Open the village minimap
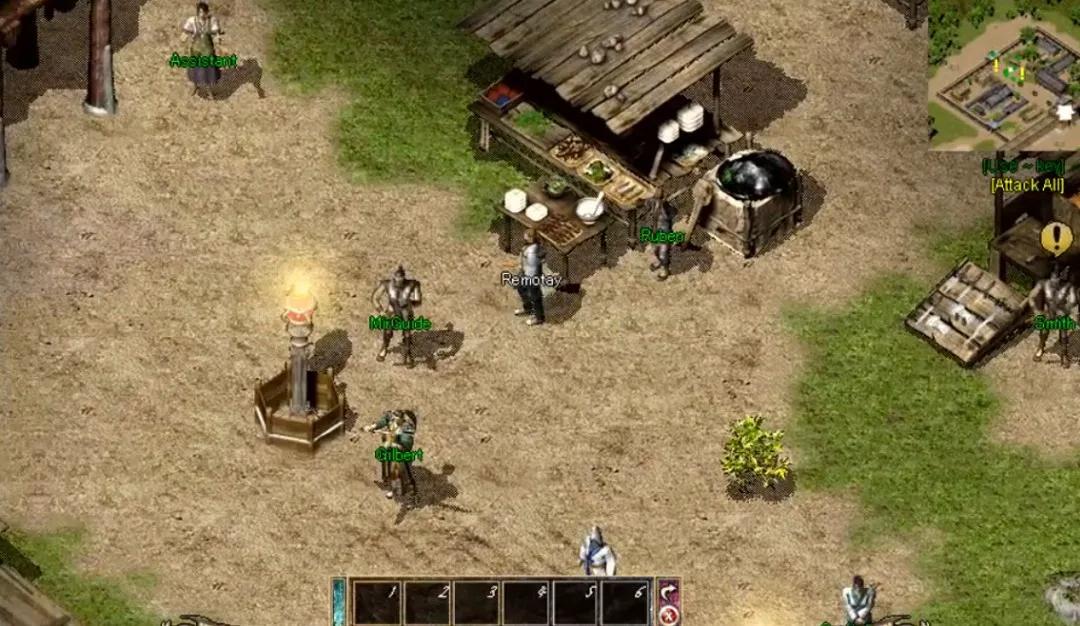 pyautogui.click(x=1003, y=76)
